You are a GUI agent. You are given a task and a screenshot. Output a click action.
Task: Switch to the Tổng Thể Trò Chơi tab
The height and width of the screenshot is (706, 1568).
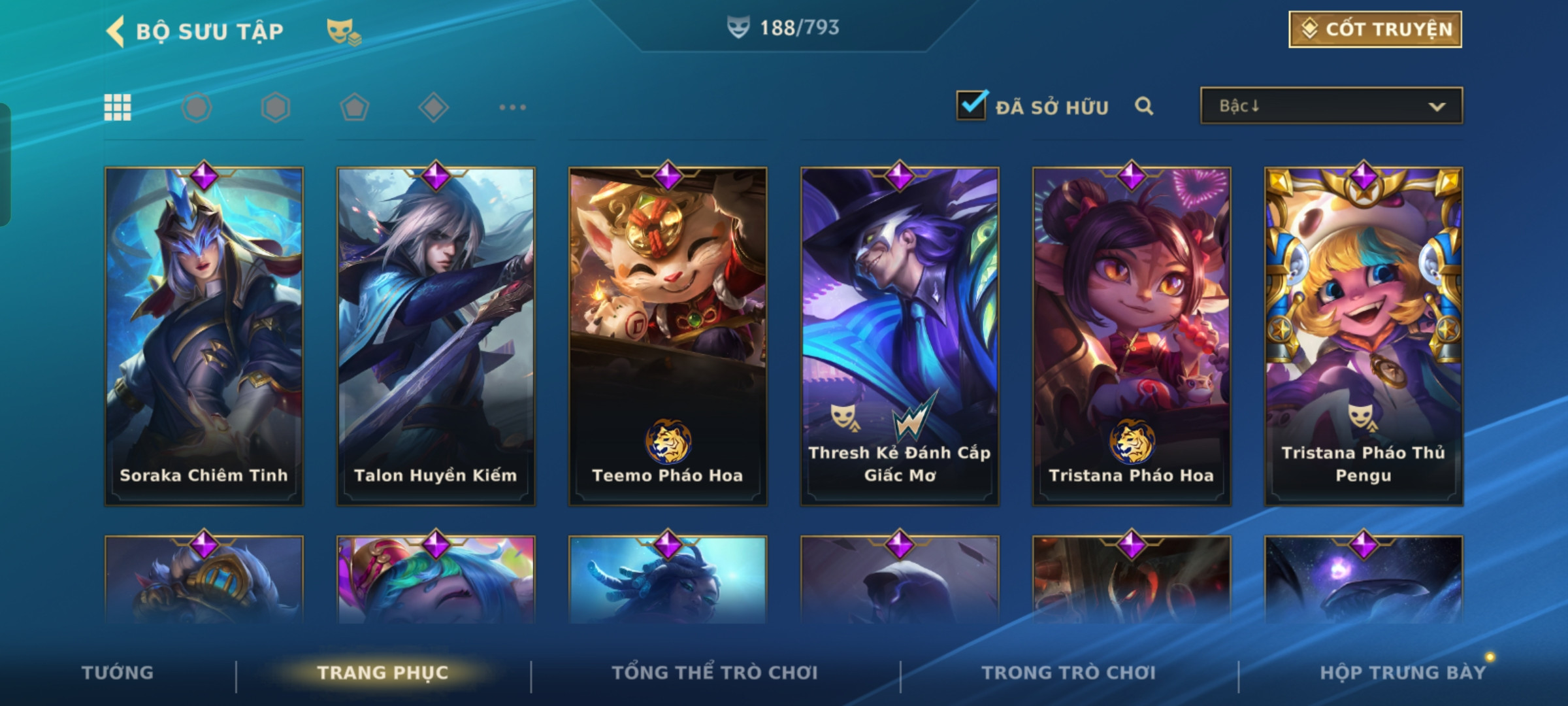(715, 673)
